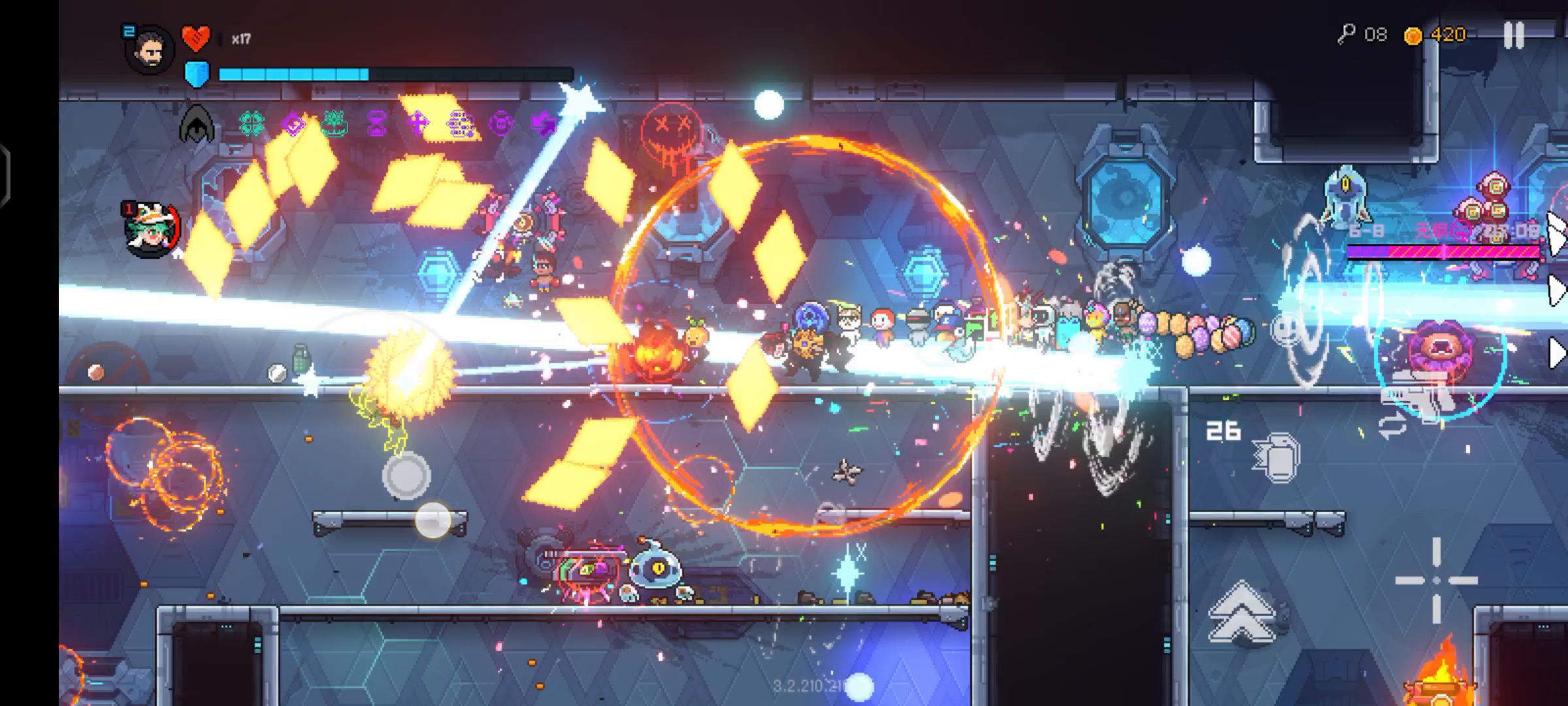Select the bearded player portrait
1568x706 pixels.
[150, 50]
